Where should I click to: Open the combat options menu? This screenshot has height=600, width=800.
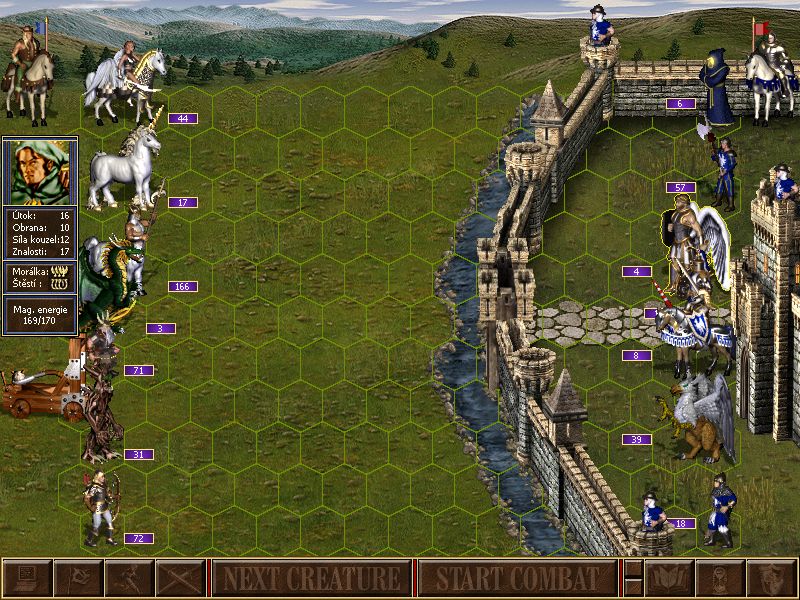click(x=27, y=578)
